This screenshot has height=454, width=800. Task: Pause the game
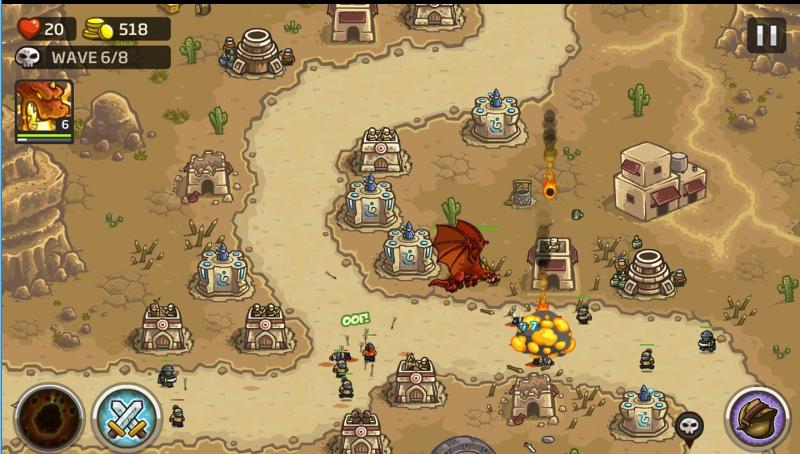[x=766, y=36]
